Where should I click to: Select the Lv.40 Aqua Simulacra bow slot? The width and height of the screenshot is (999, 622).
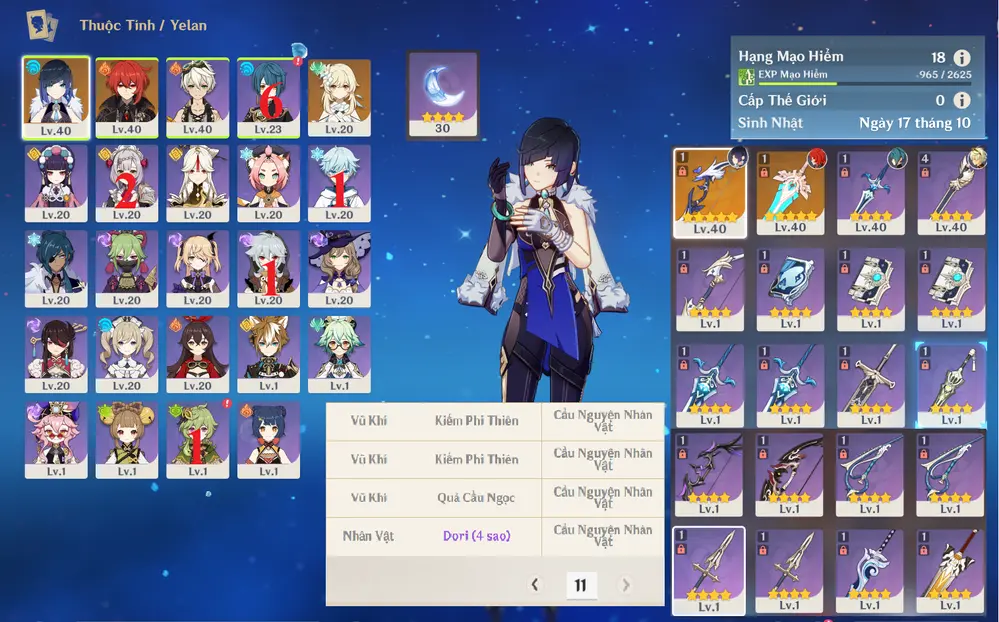(709, 193)
